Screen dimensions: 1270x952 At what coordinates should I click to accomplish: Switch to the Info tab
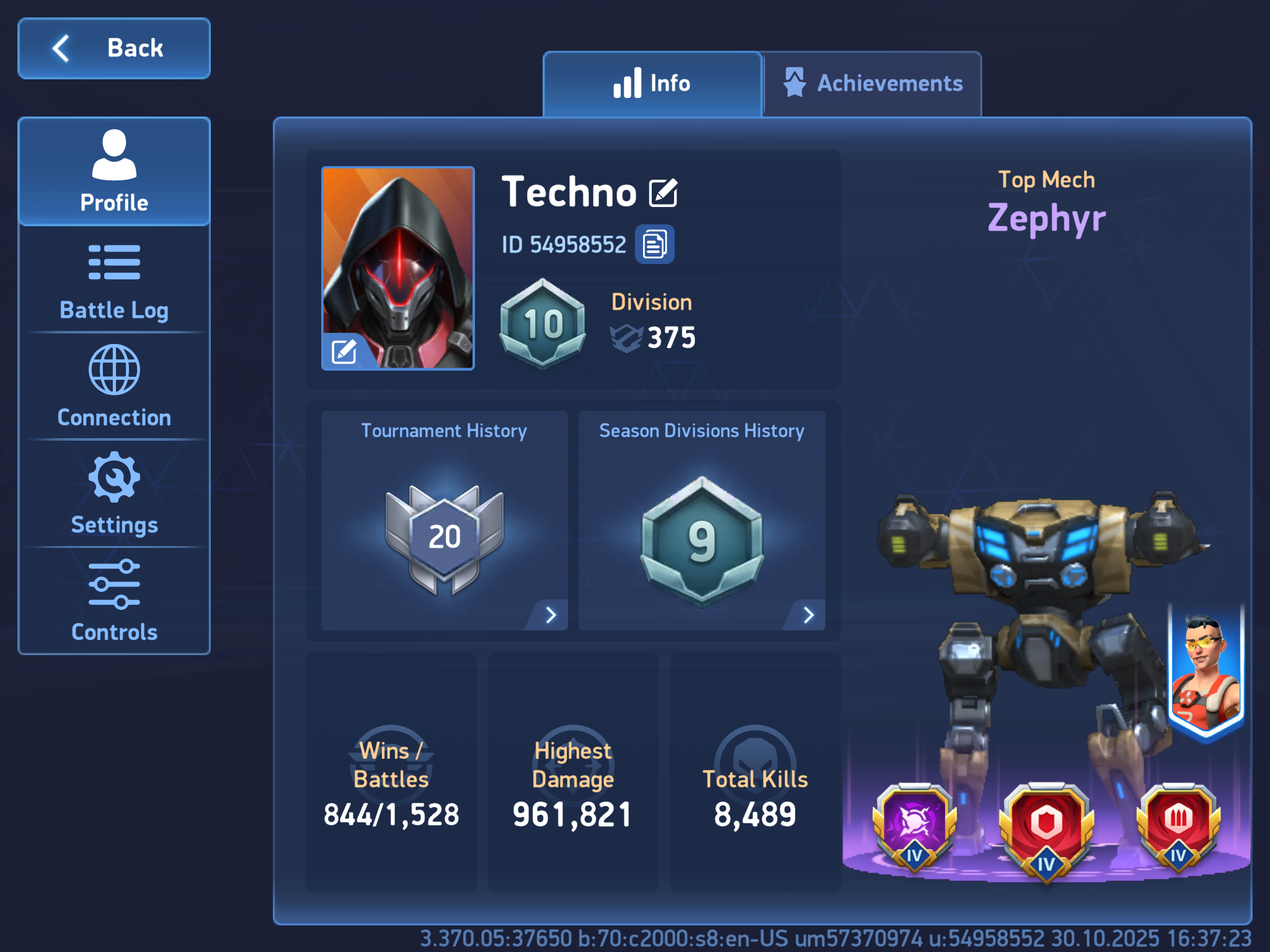click(652, 84)
